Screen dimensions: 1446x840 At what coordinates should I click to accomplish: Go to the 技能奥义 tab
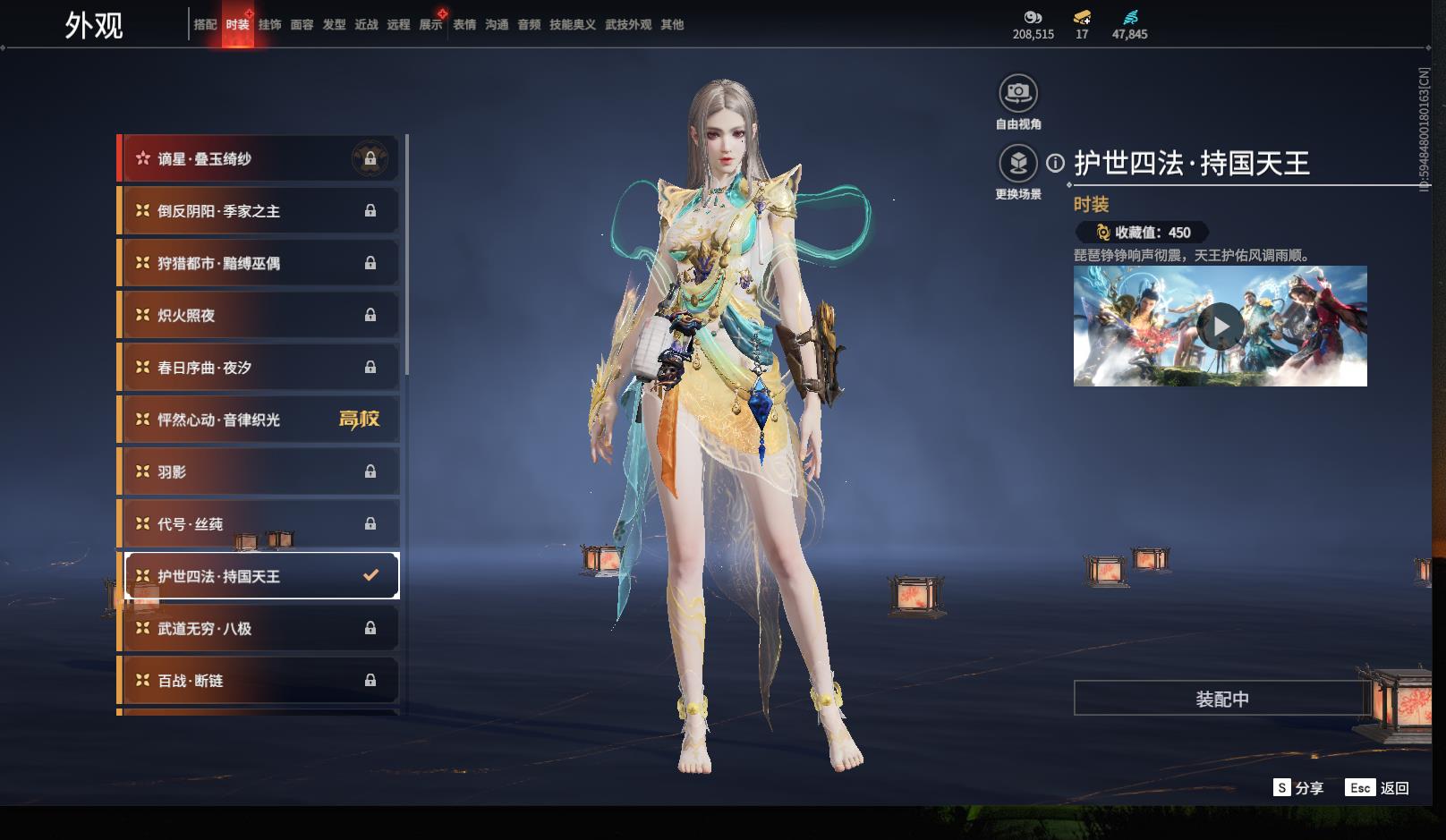pyautogui.click(x=572, y=25)
